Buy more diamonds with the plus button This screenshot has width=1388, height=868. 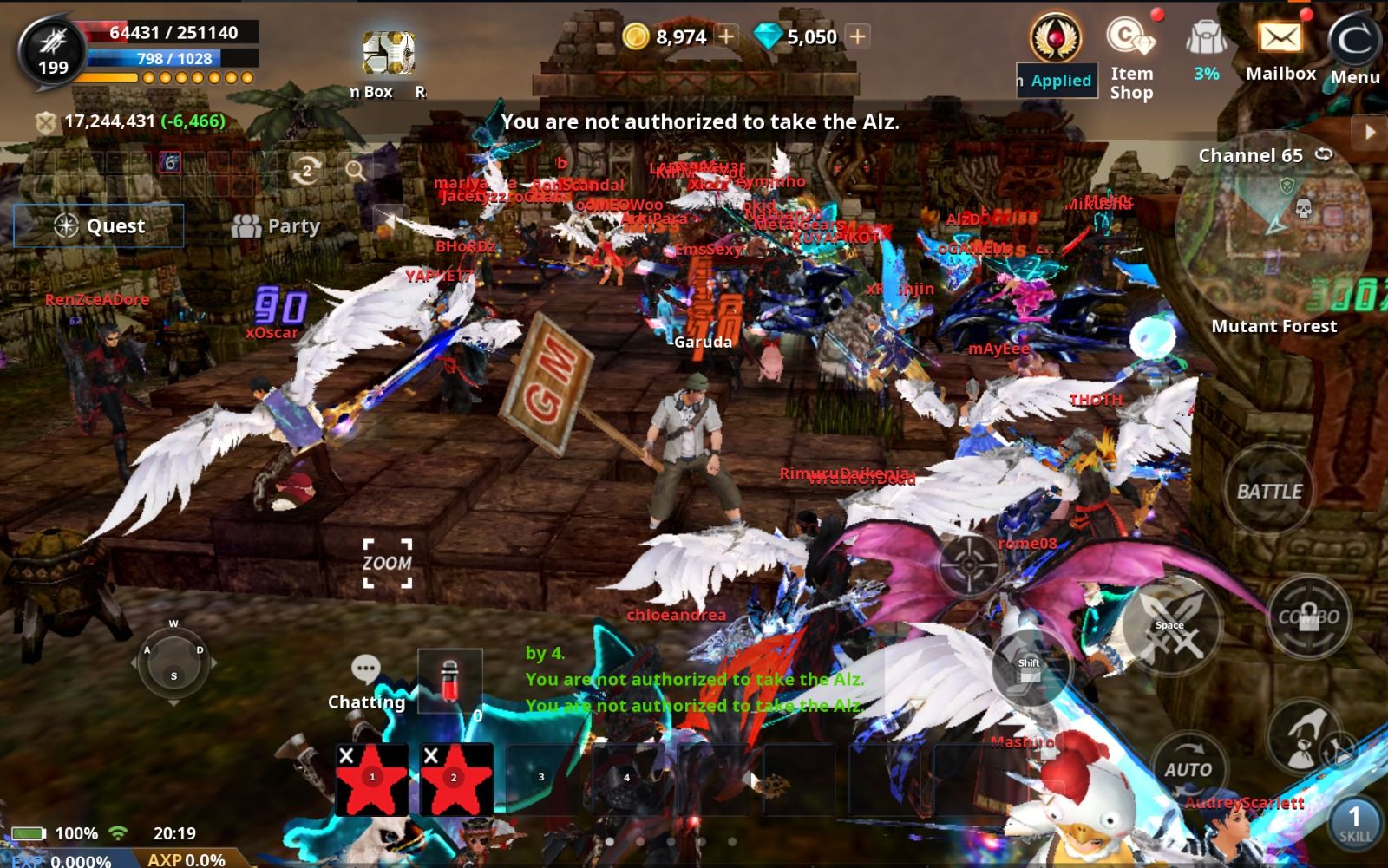(857, 36)
